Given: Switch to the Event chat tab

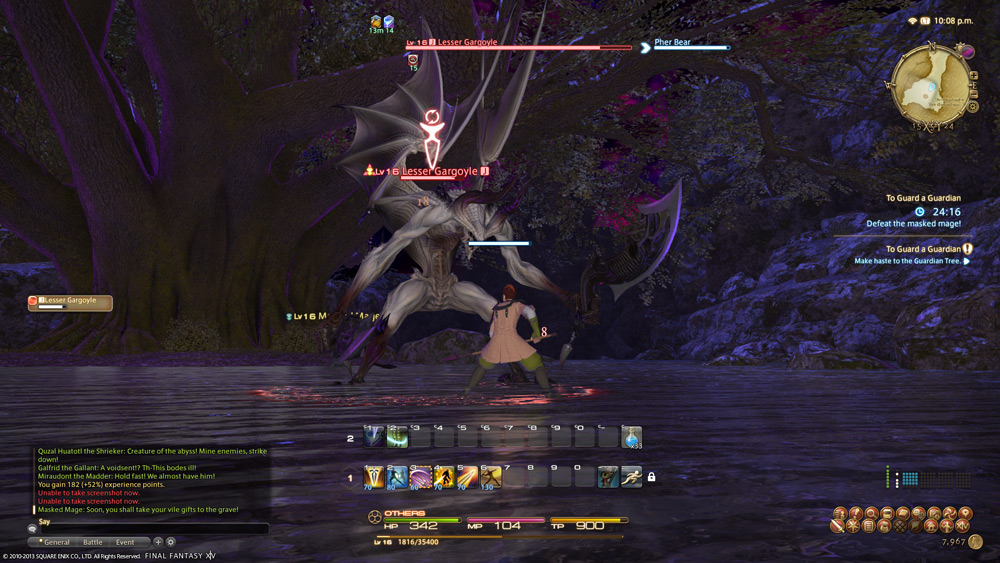Looking at the screenshot, I should pos(125,542).
